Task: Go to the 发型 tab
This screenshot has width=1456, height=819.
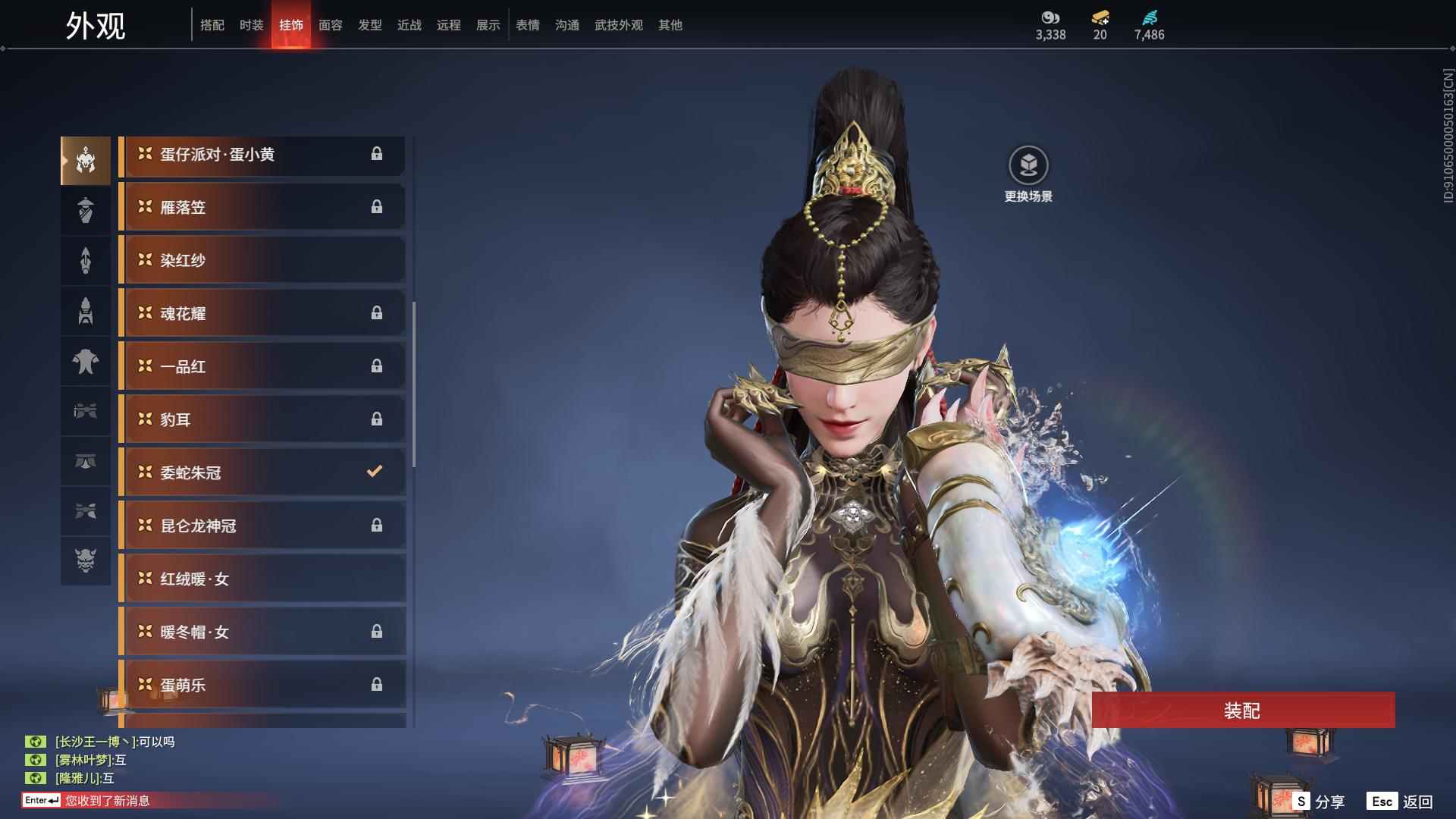Action: (369, 25)
